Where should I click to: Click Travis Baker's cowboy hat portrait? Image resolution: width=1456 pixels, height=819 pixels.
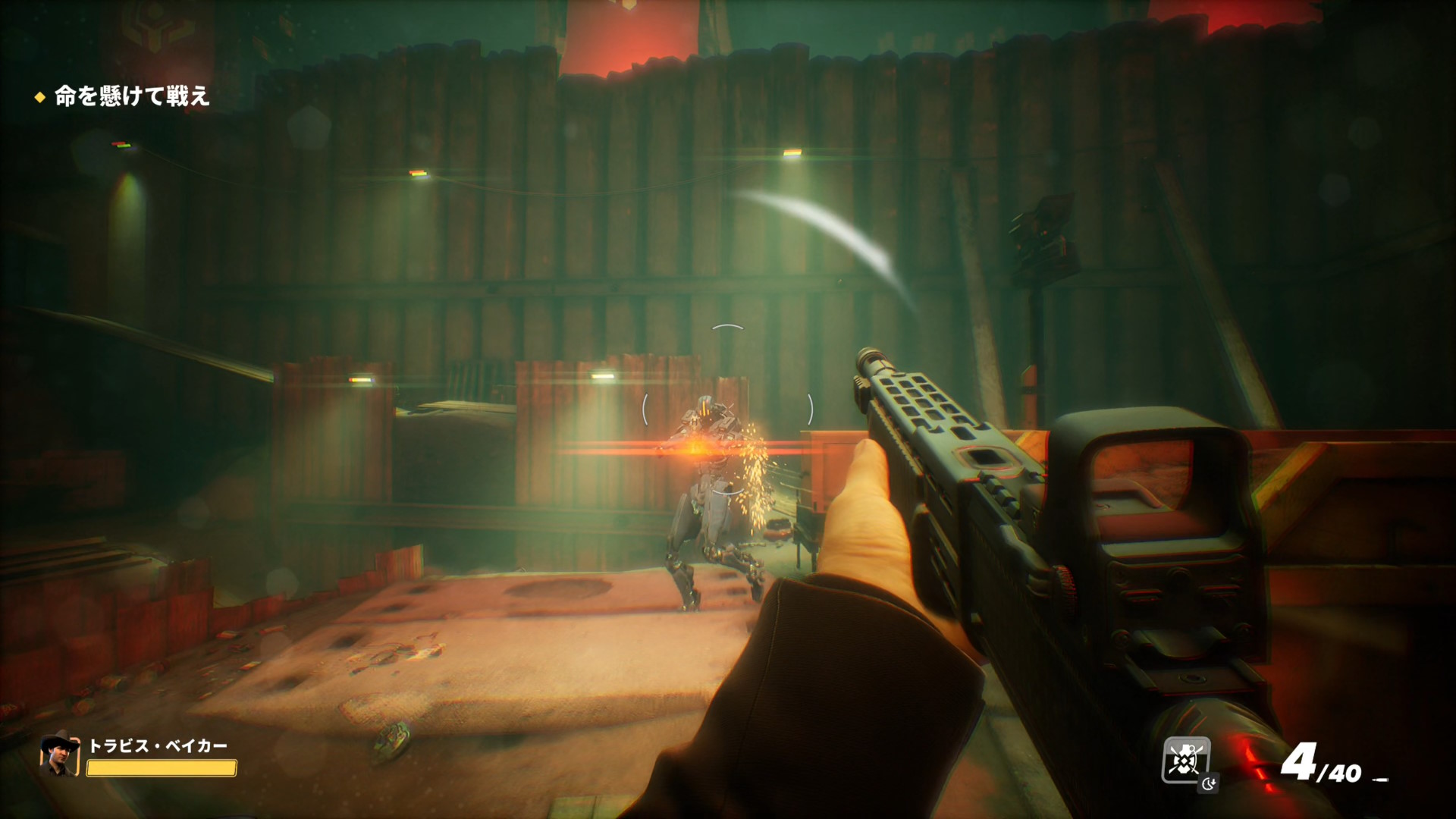pyautogui.click(x=60, y=755)
